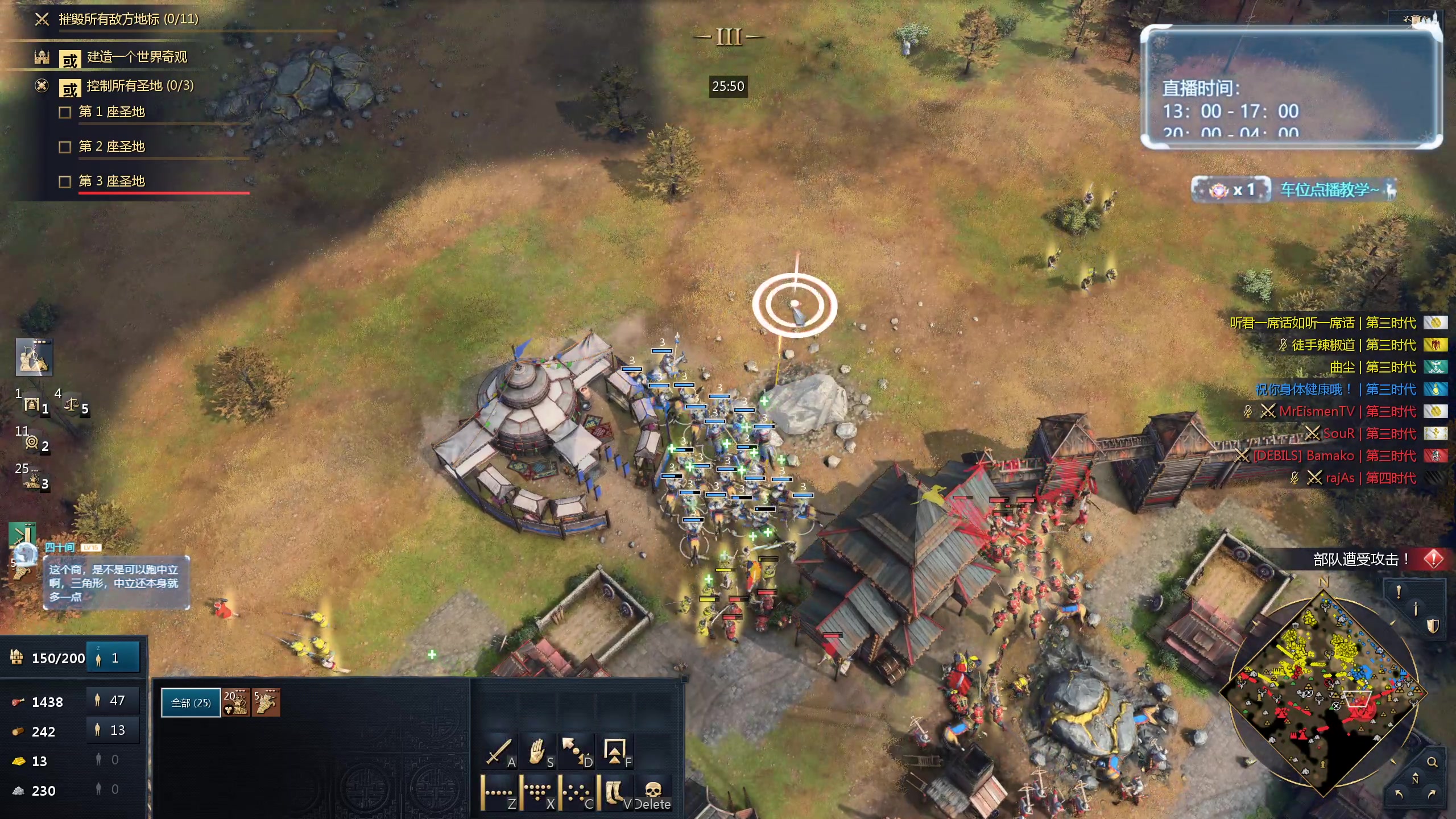
Task: Open the 摧毁所有敌方地标 objective entry
Action: [129, 19]
